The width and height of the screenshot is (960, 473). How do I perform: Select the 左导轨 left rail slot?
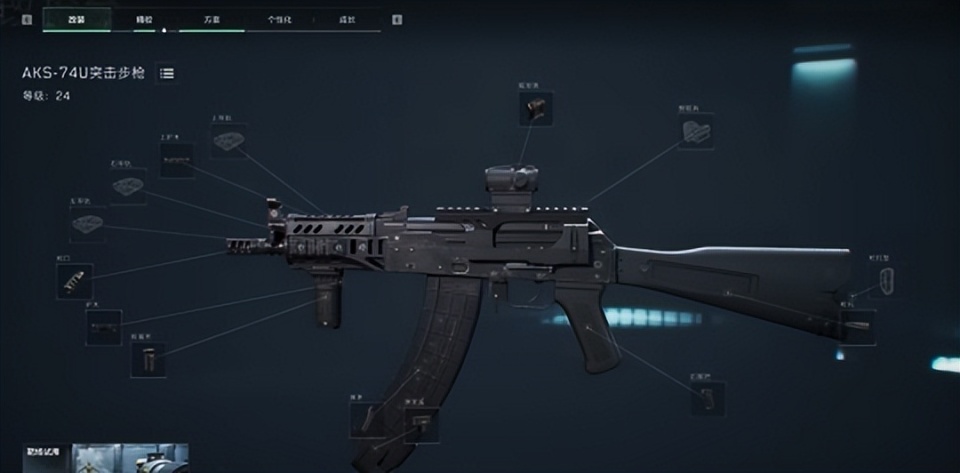88,223
